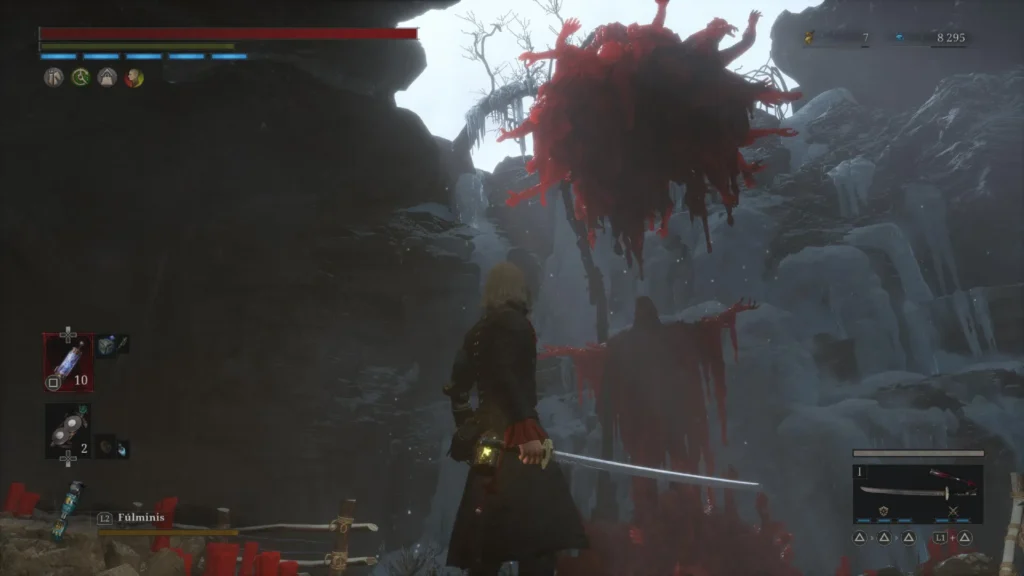Select the shield emblem fable art icon
This screenshot has height=576, width=1024.
884,511
